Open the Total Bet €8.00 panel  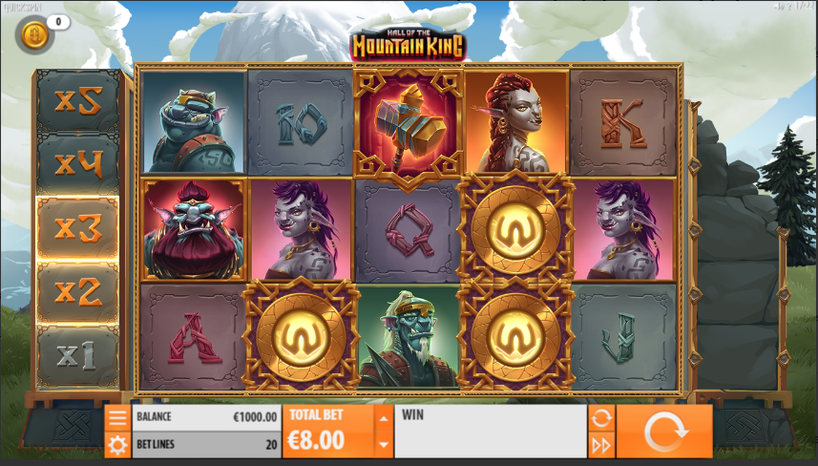click(329, 432)
